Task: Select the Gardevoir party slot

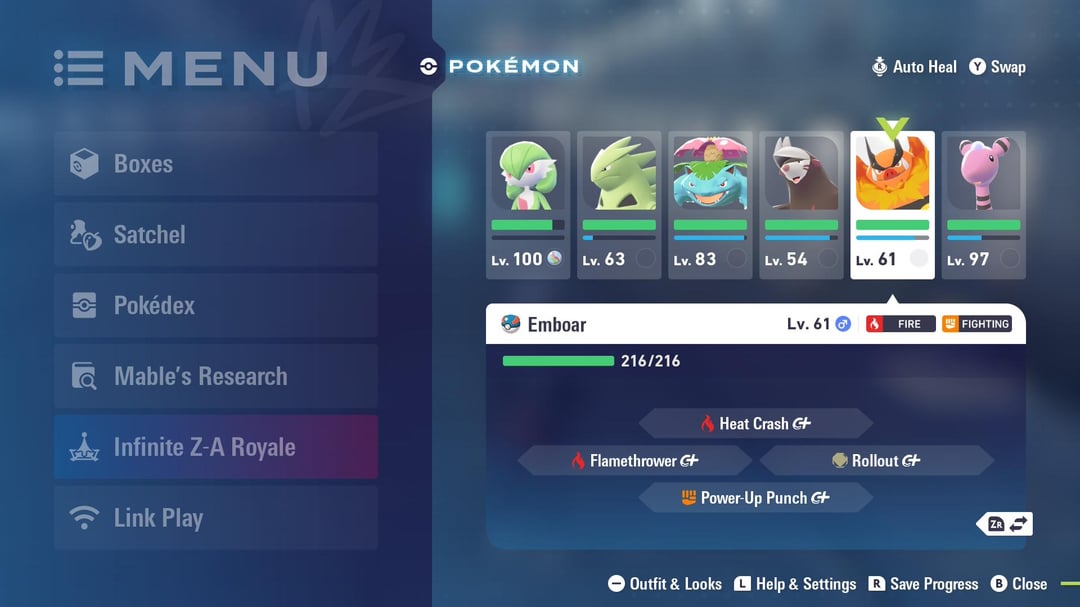Action: (x=528, y=204)
